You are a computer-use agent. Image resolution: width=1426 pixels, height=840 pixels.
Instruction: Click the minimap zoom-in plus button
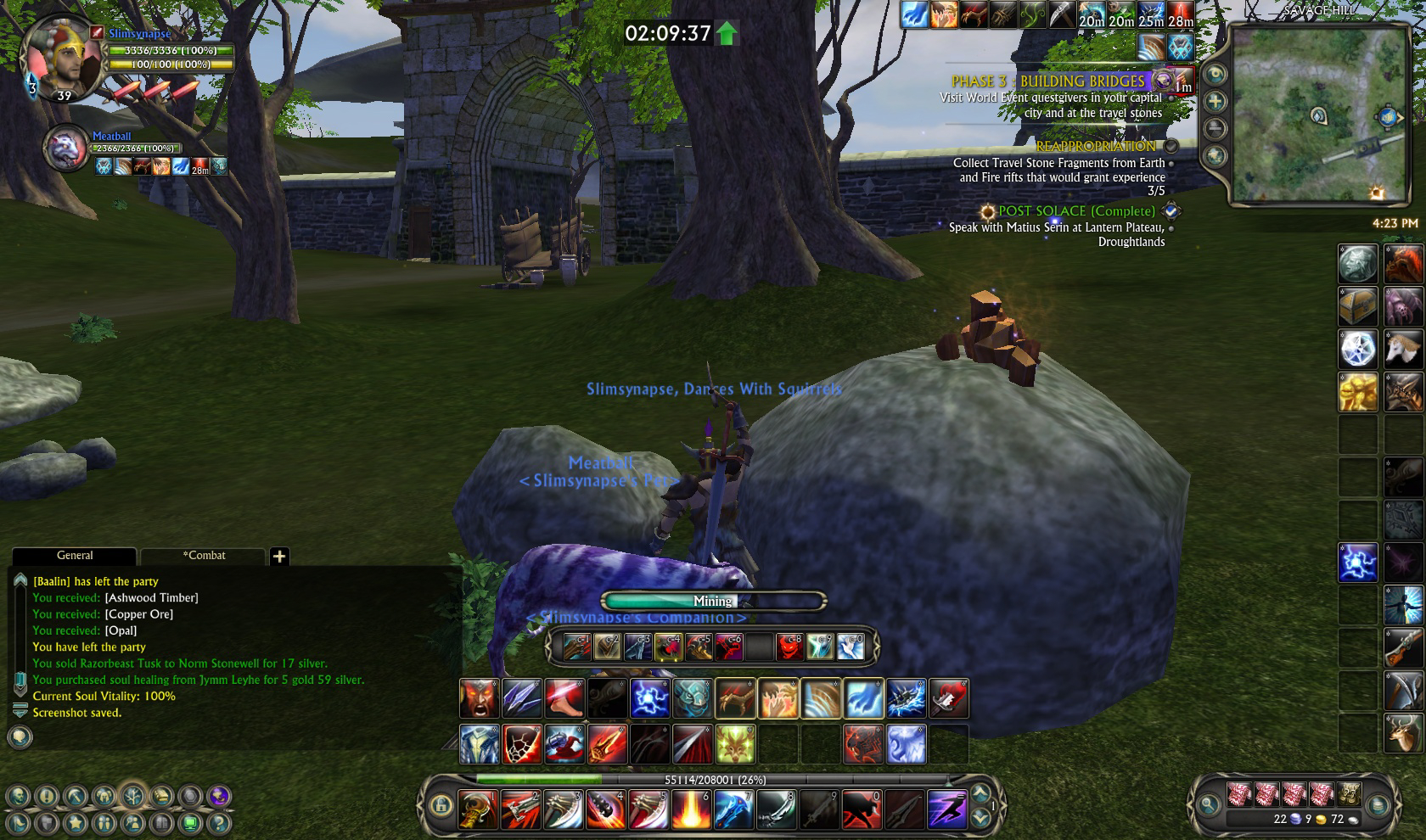(1215, 102)
